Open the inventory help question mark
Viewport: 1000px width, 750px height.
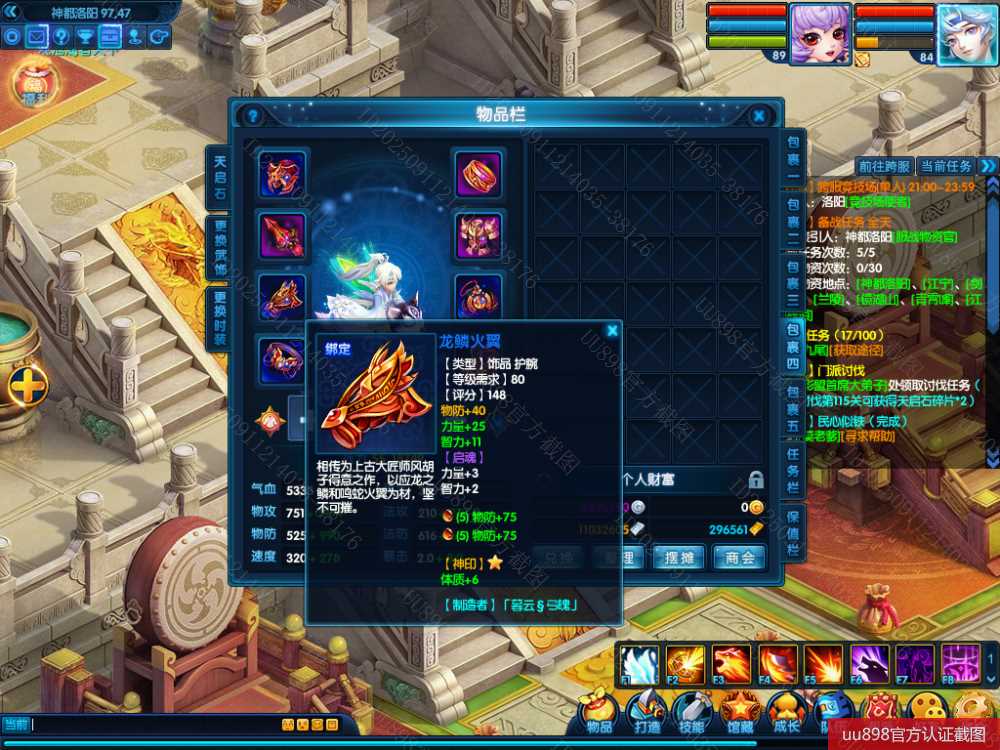pyautogui.click(x=253, y=116)
